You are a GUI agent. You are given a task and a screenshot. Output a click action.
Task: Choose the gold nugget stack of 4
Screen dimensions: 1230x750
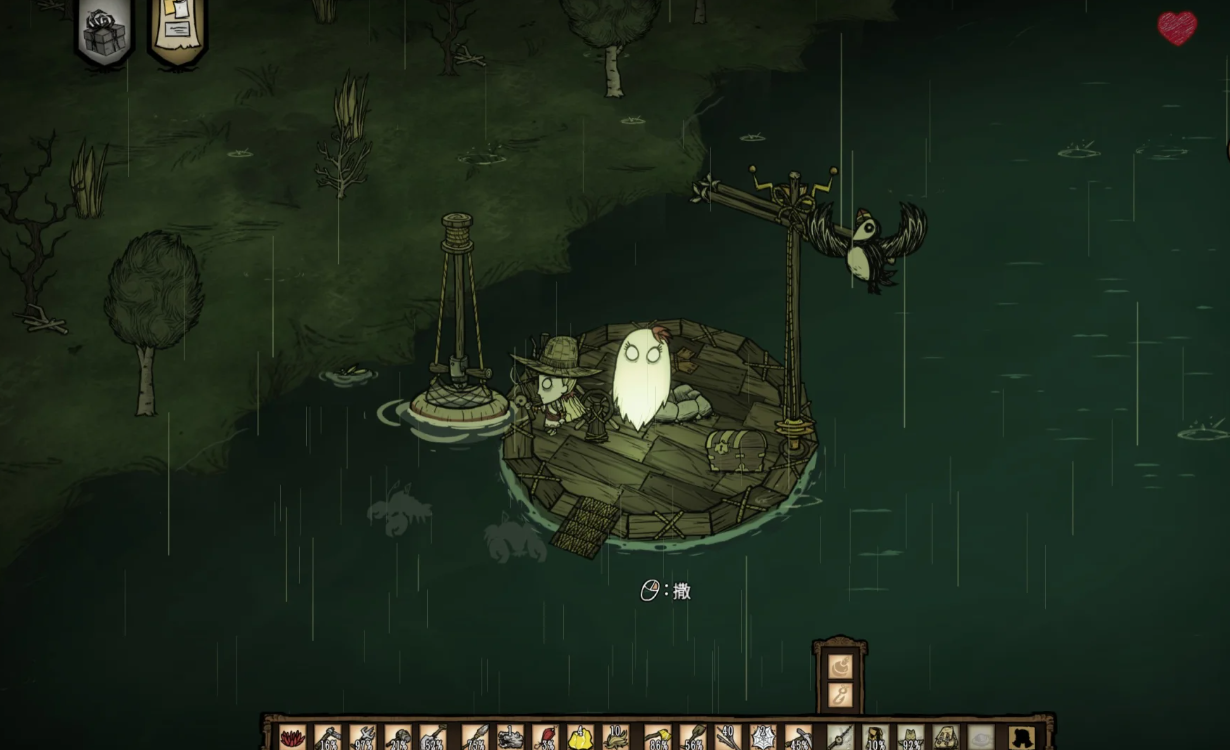click(580, 738)
